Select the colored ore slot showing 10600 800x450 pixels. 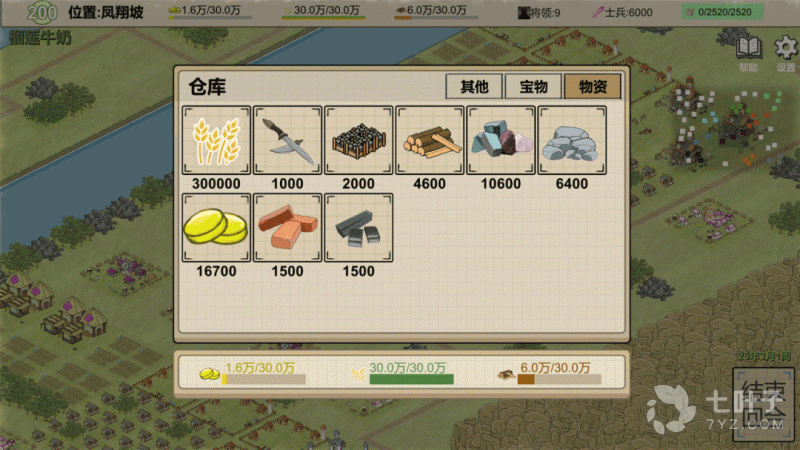501,140
